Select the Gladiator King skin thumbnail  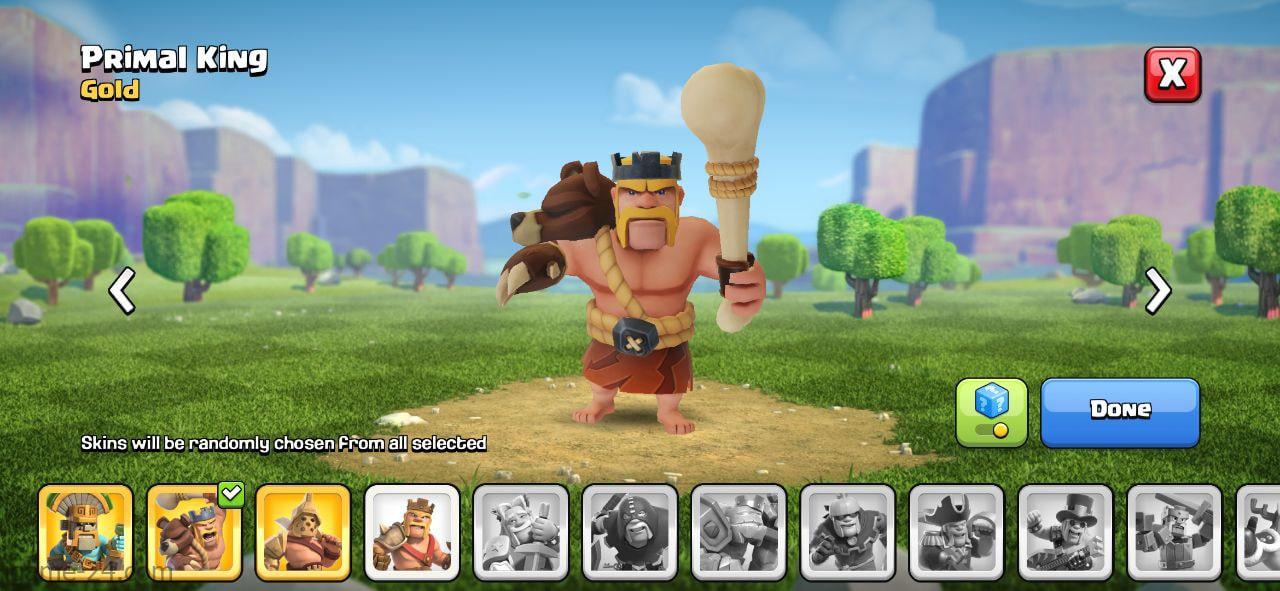(x=303, y=532)
